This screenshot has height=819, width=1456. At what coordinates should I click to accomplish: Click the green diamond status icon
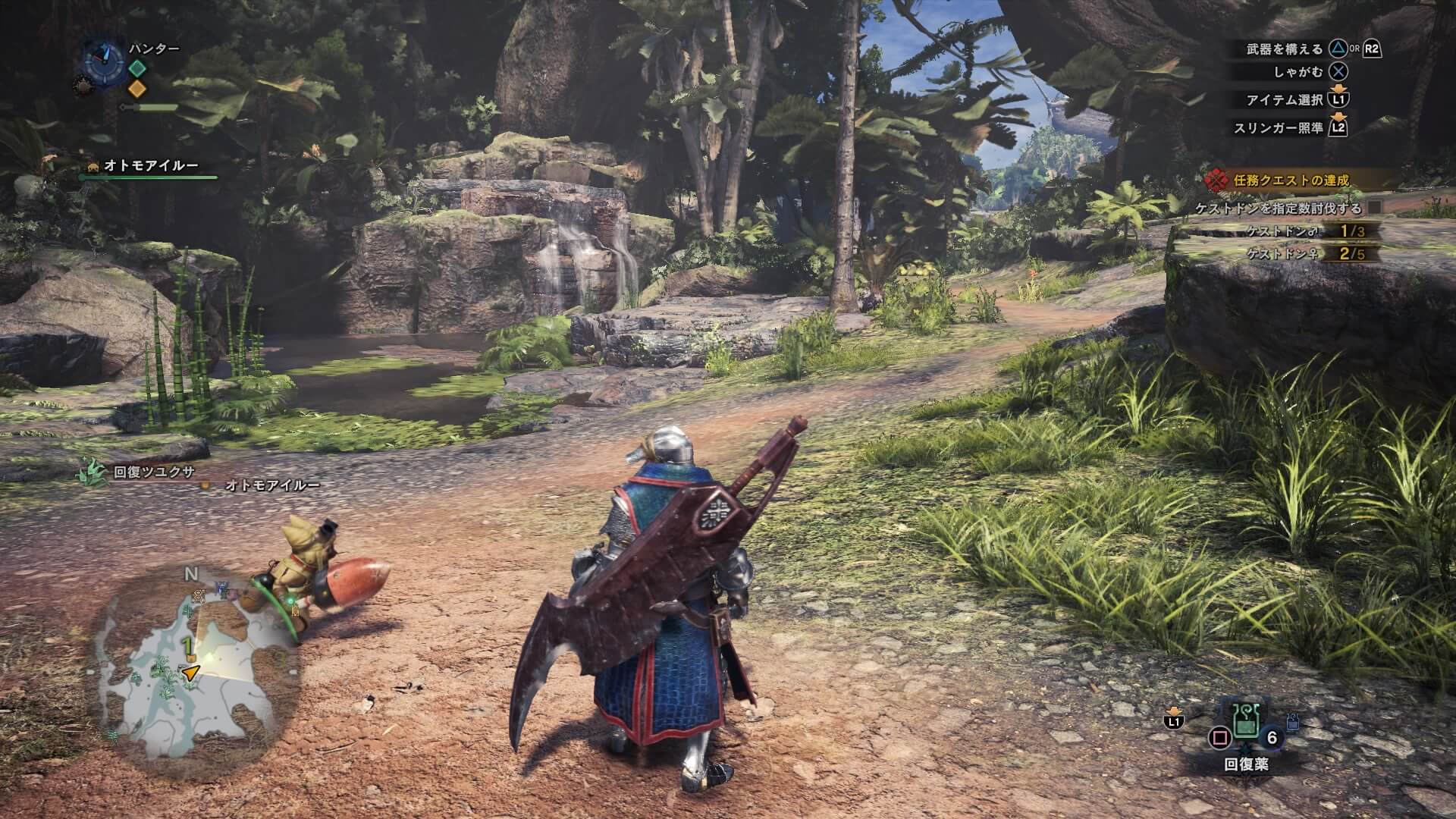[x=136, y=68]
